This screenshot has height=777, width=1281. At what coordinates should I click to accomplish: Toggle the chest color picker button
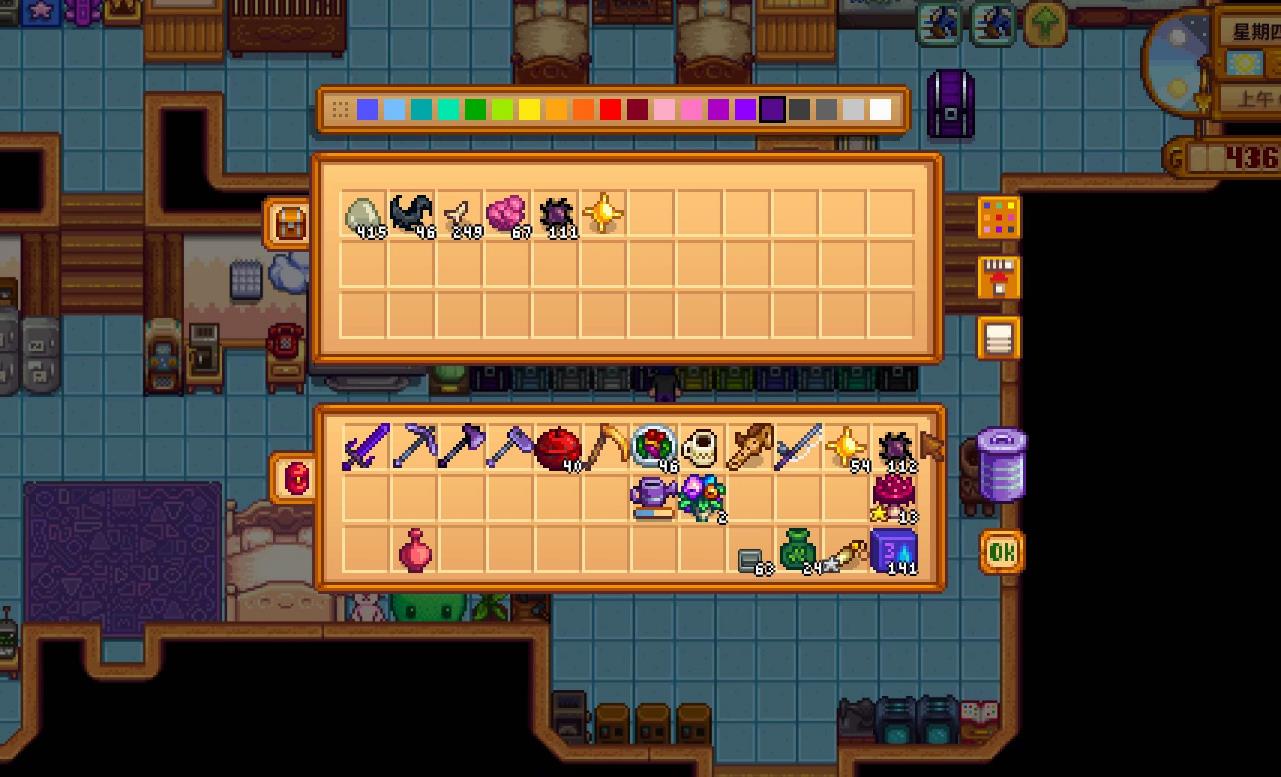999,217
